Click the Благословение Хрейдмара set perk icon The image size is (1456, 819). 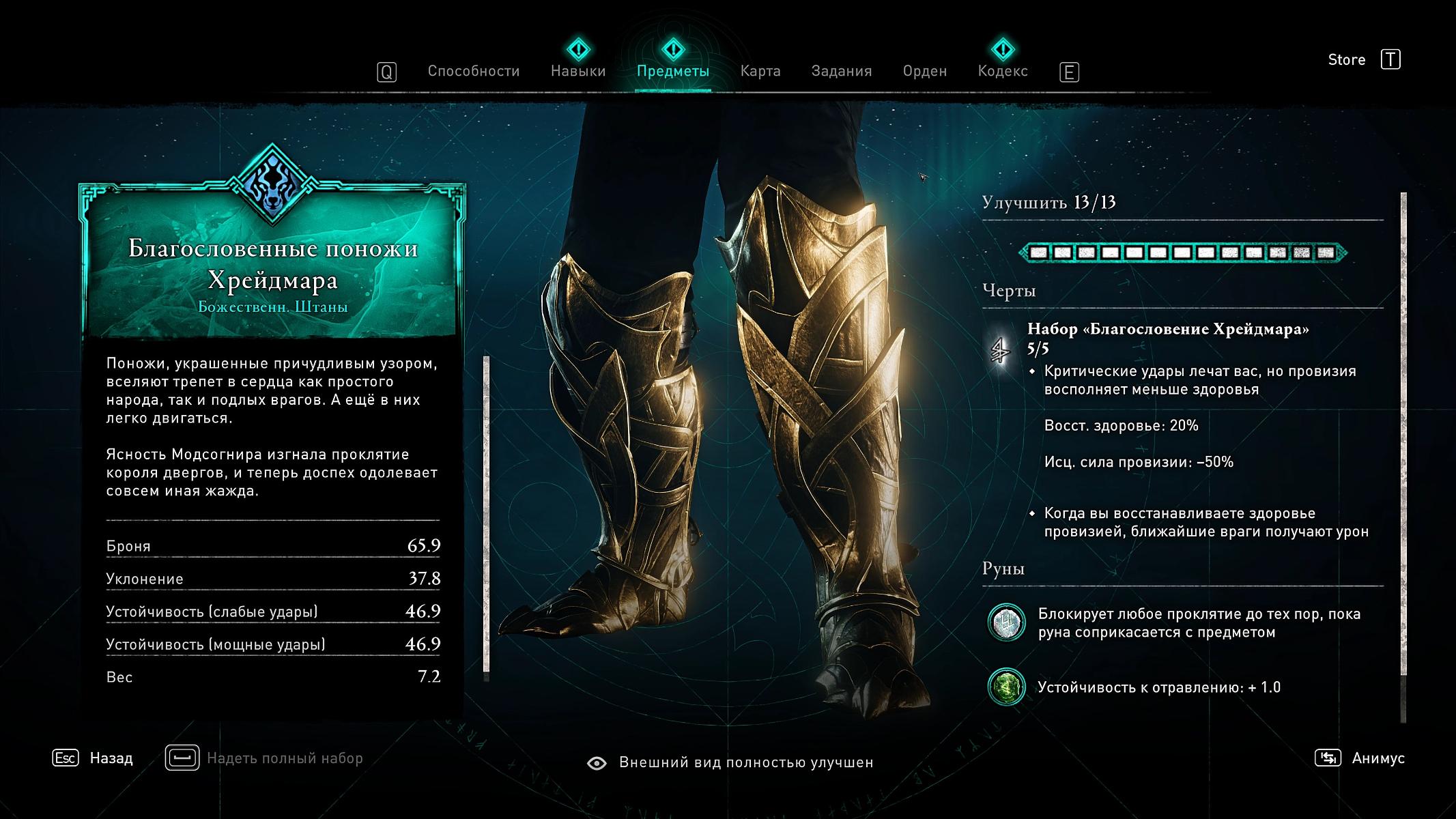[1001, 351]
